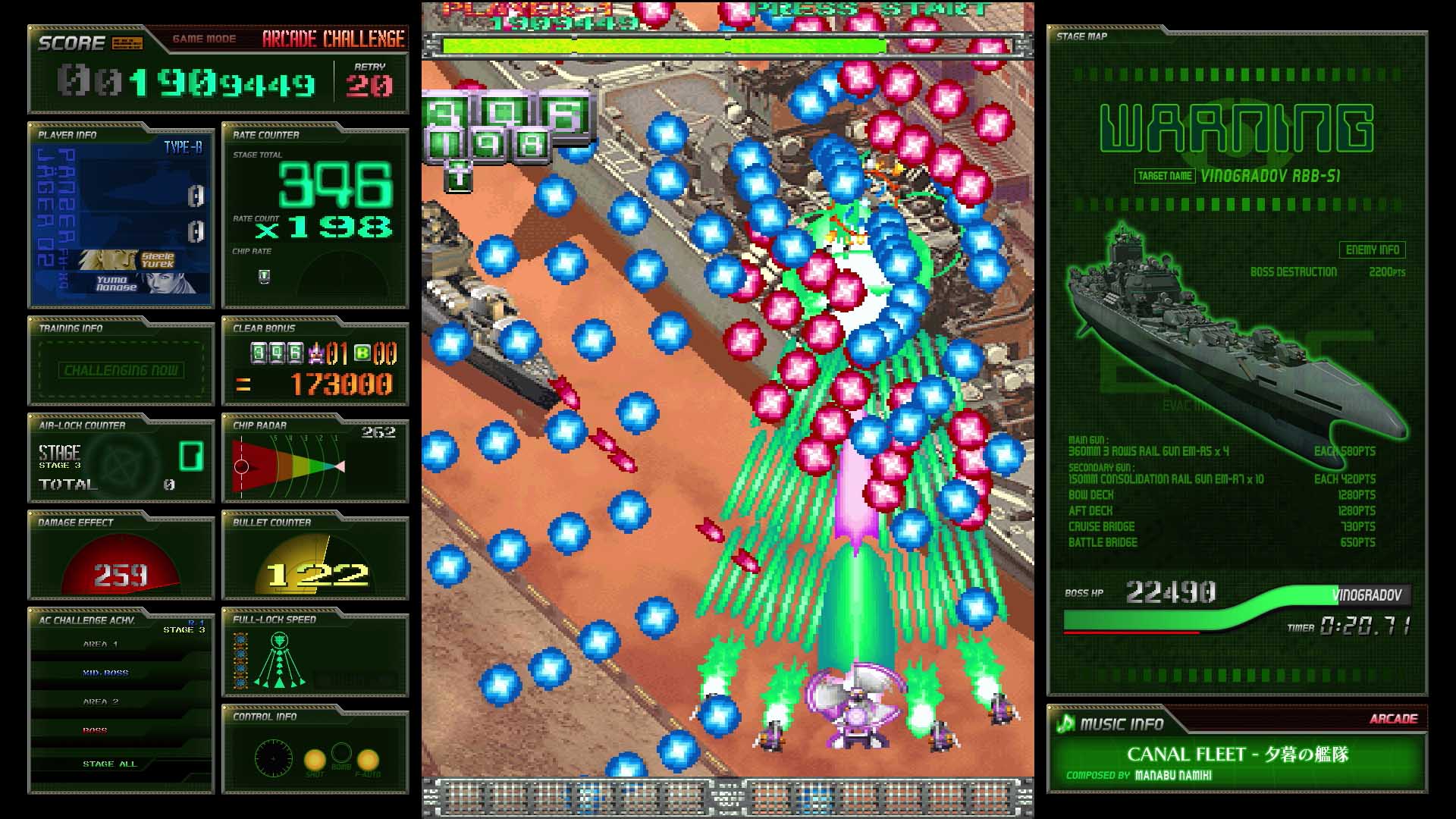
Task: Select the BOMB button in Control Info
Action: pos(341,754)
